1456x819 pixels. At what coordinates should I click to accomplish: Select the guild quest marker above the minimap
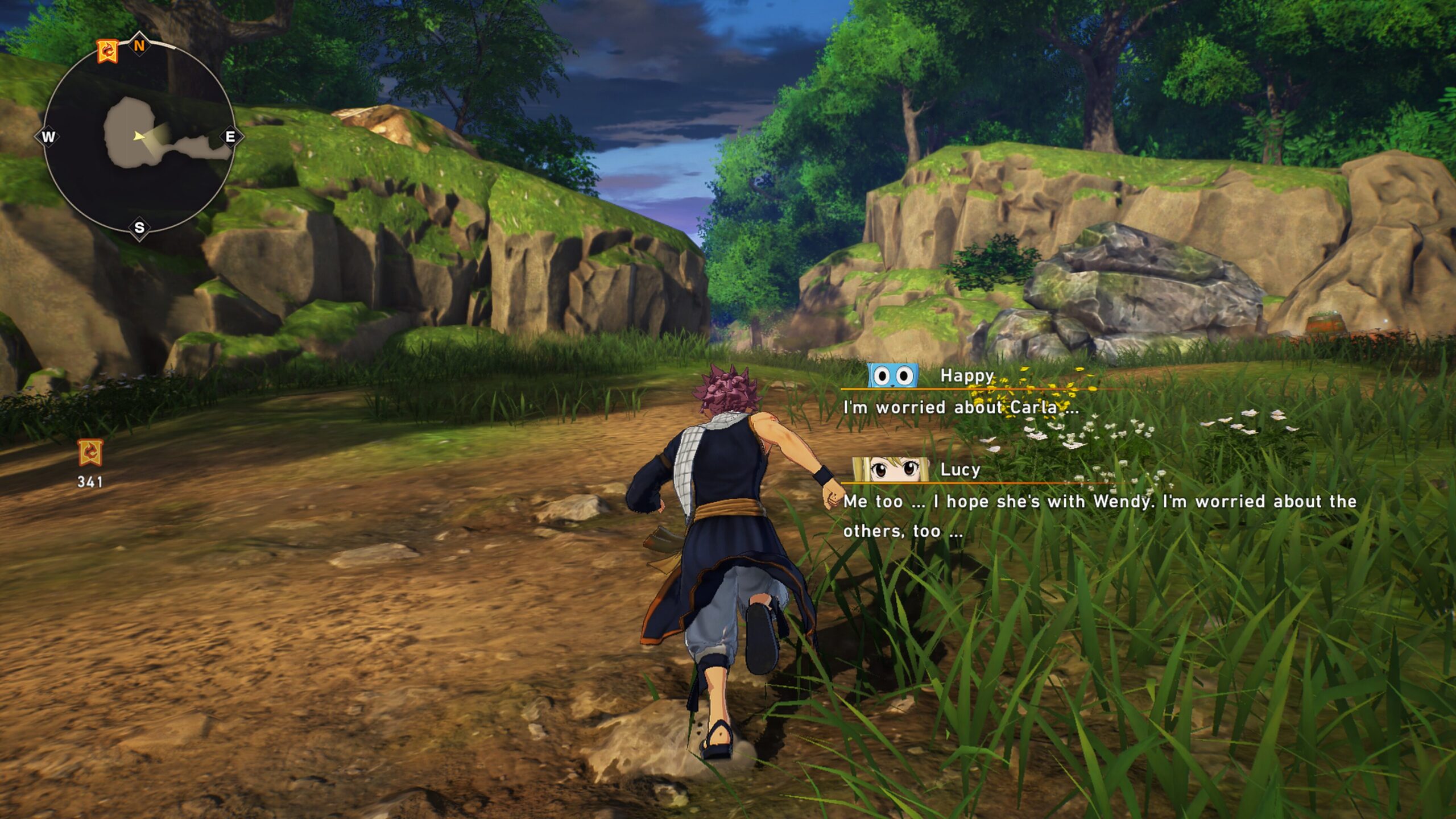(x=107, y=51)
